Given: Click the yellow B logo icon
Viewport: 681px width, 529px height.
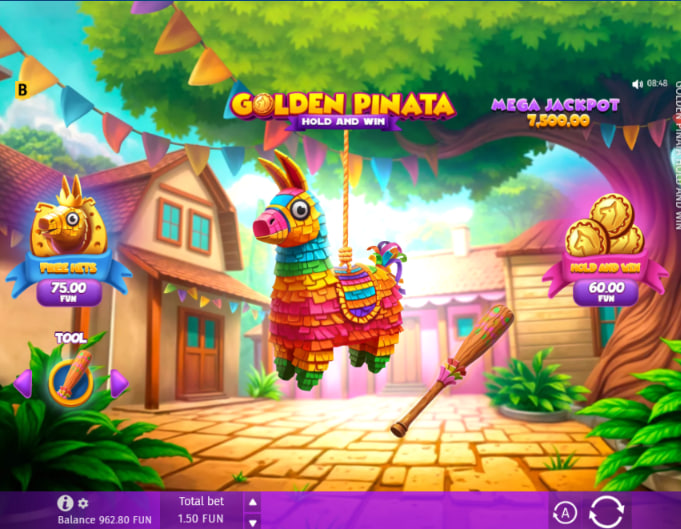Looking at the screenshot, I should tap(22, 89).
